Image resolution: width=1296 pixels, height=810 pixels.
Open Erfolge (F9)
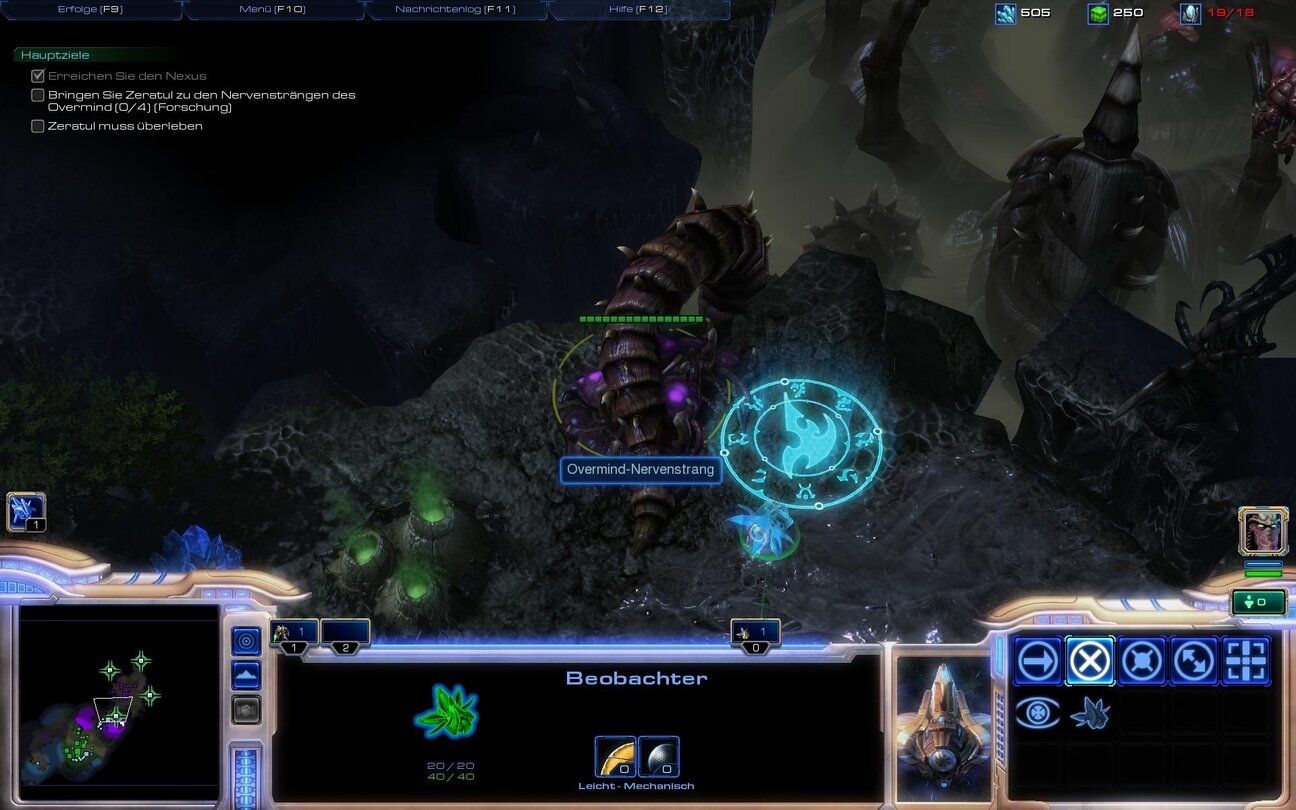tap(92, 8)
